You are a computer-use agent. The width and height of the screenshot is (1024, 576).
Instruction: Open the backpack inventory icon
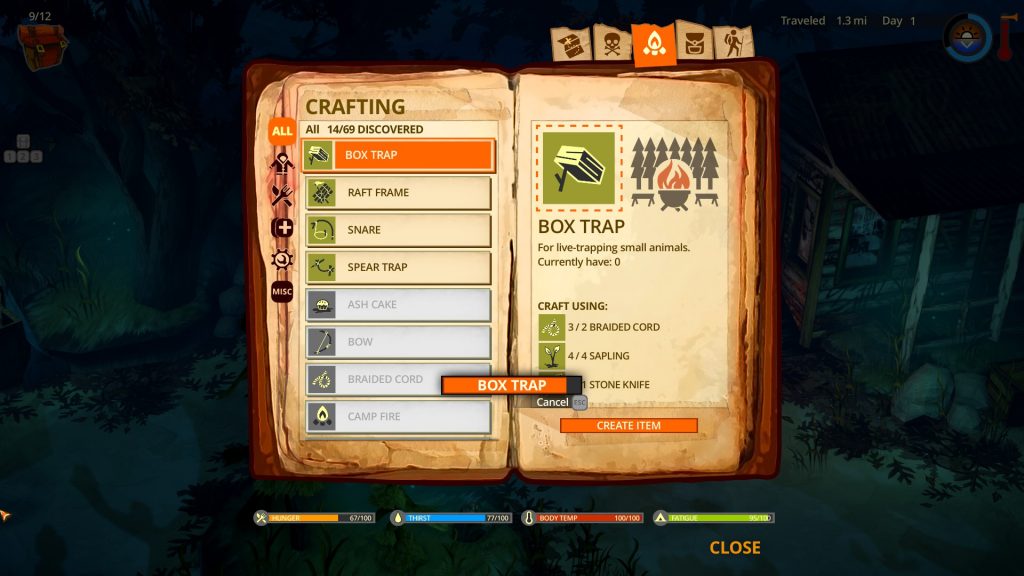tap(41, 44)
